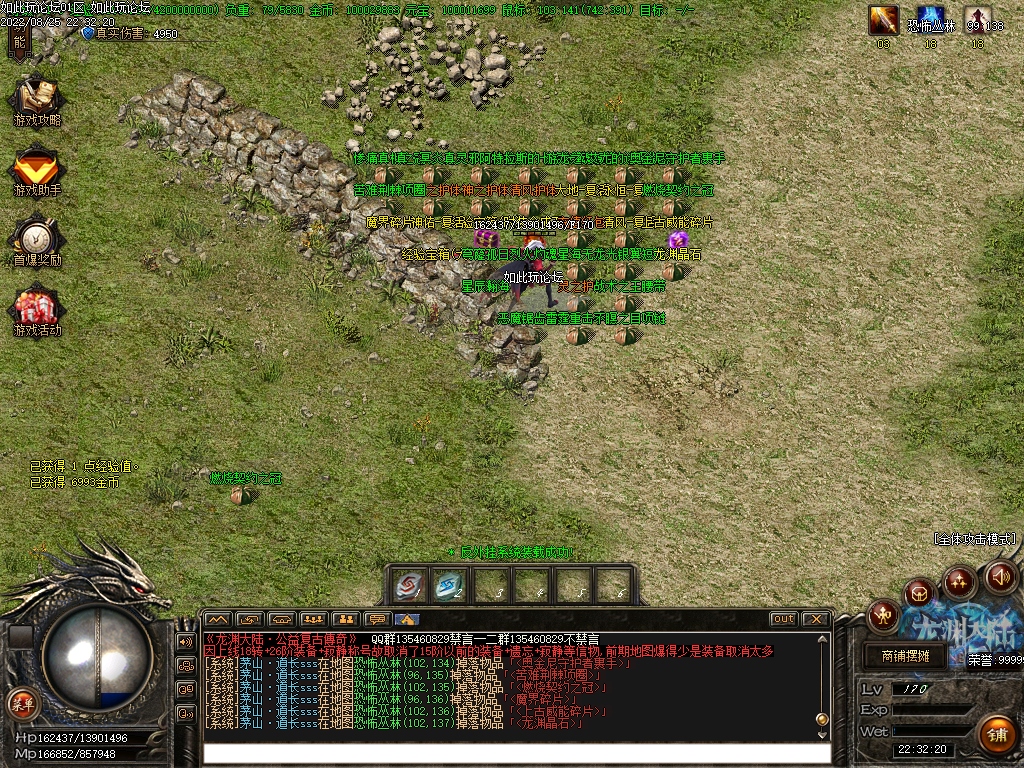Toggle sound with the round speaker button

1001,576
